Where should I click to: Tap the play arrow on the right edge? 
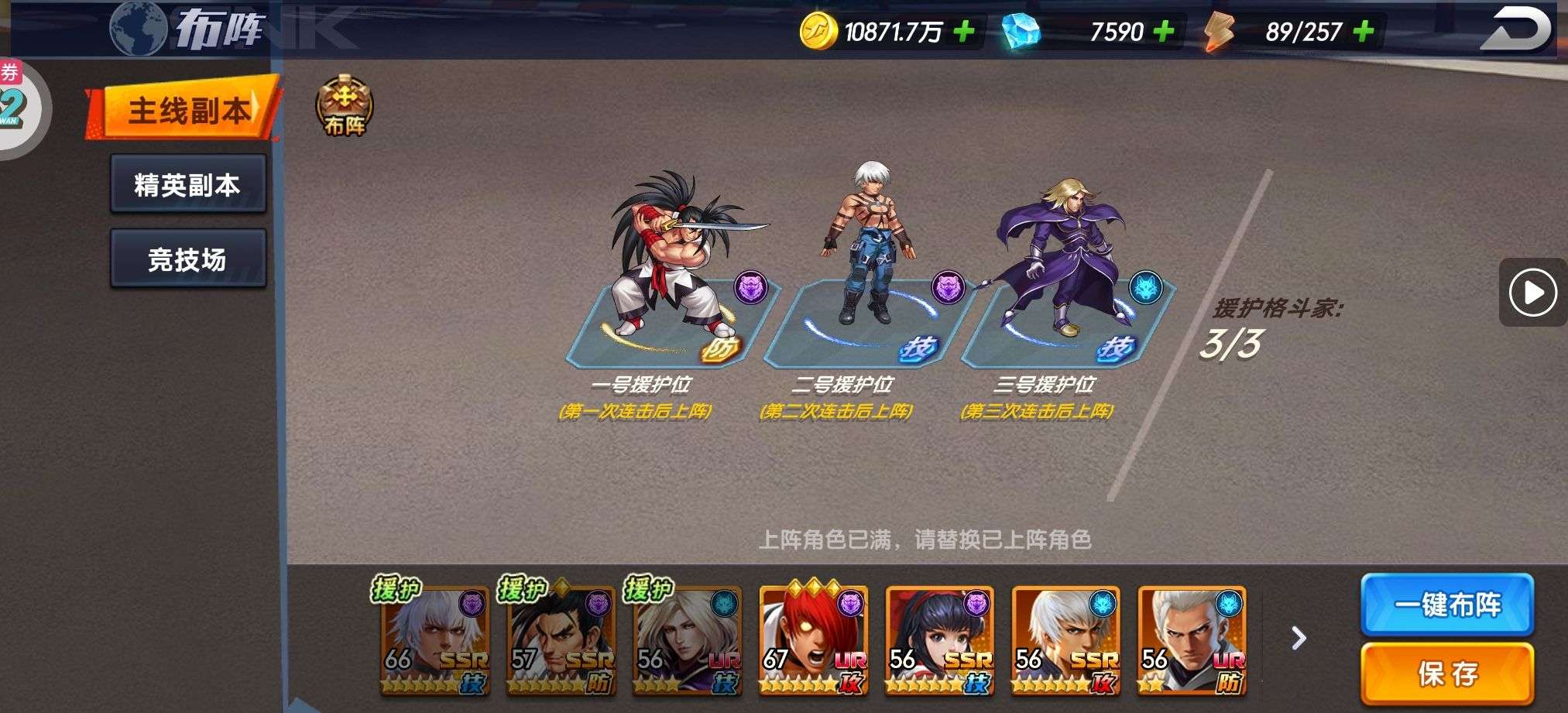(1532, 293)
